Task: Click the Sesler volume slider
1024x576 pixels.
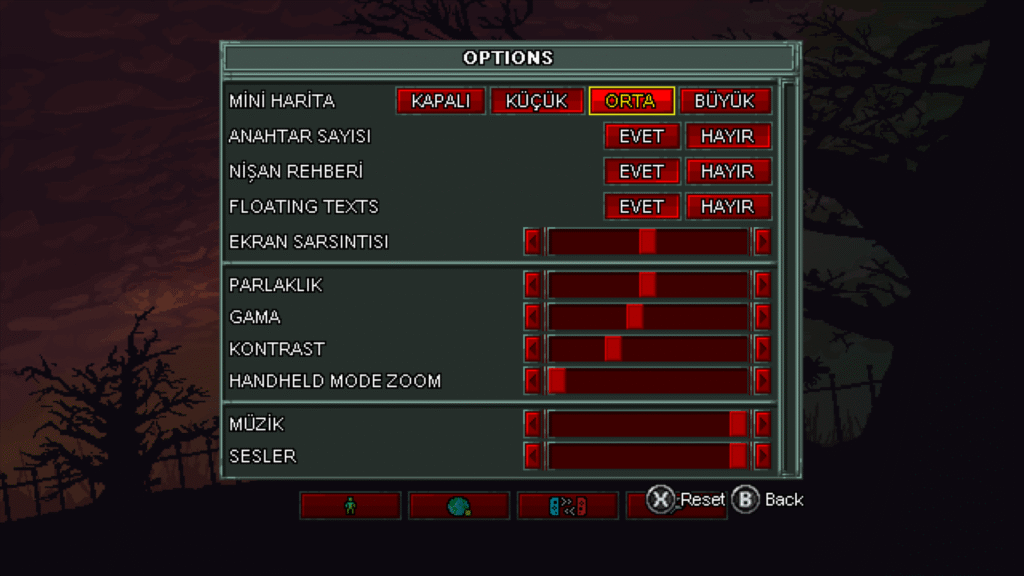Action: pos(647,456)
